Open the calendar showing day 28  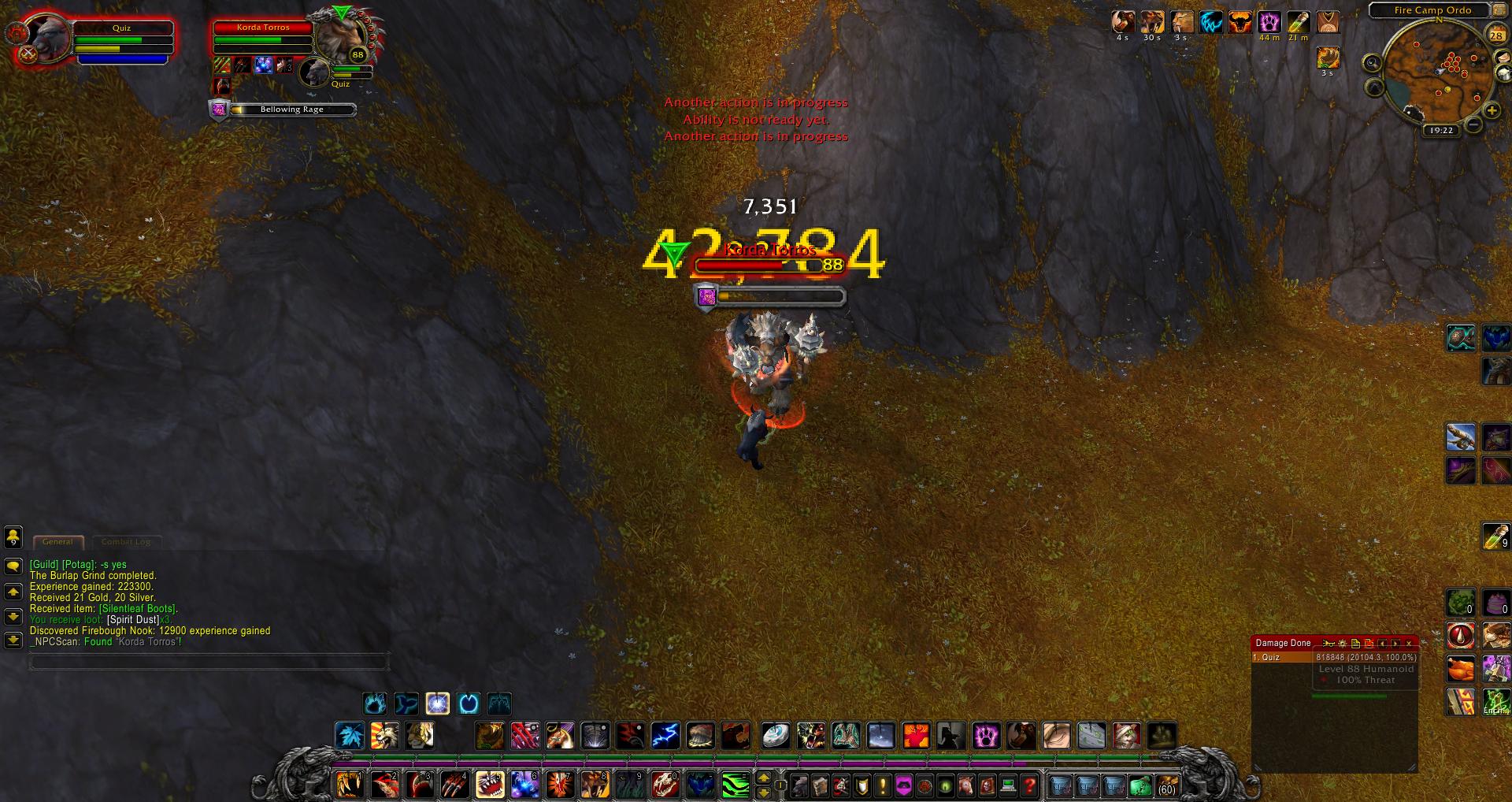click(x=1495, y=35)
